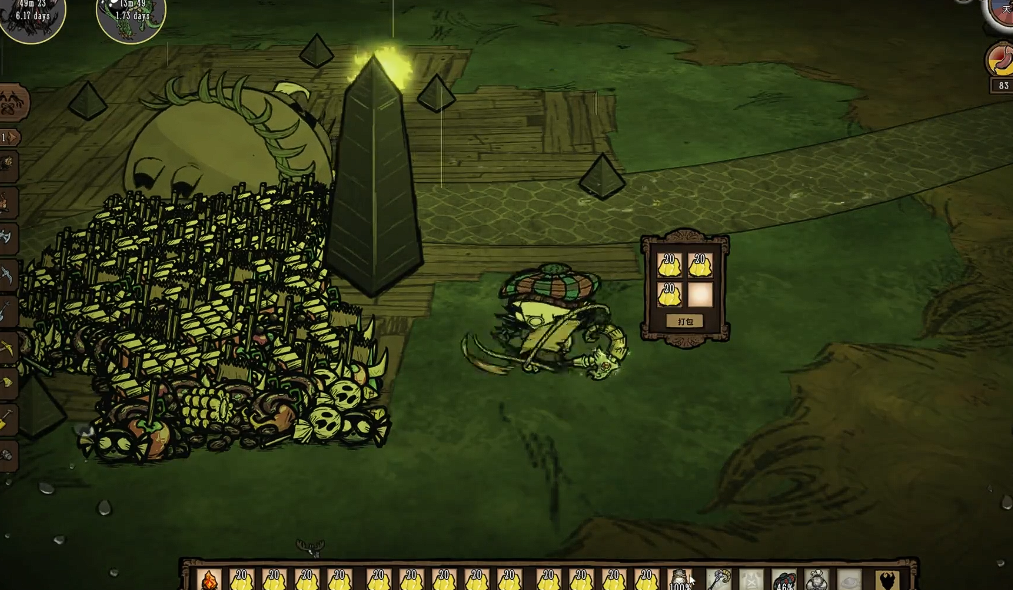Open the crafting menu tab

coord(13,103)
